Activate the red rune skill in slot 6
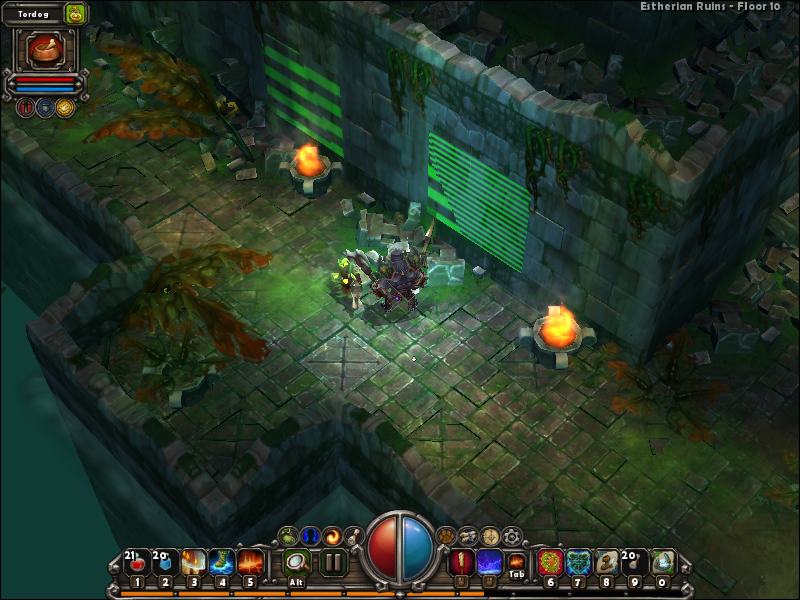The image size is (800, 600). click(x=549, y=563)
